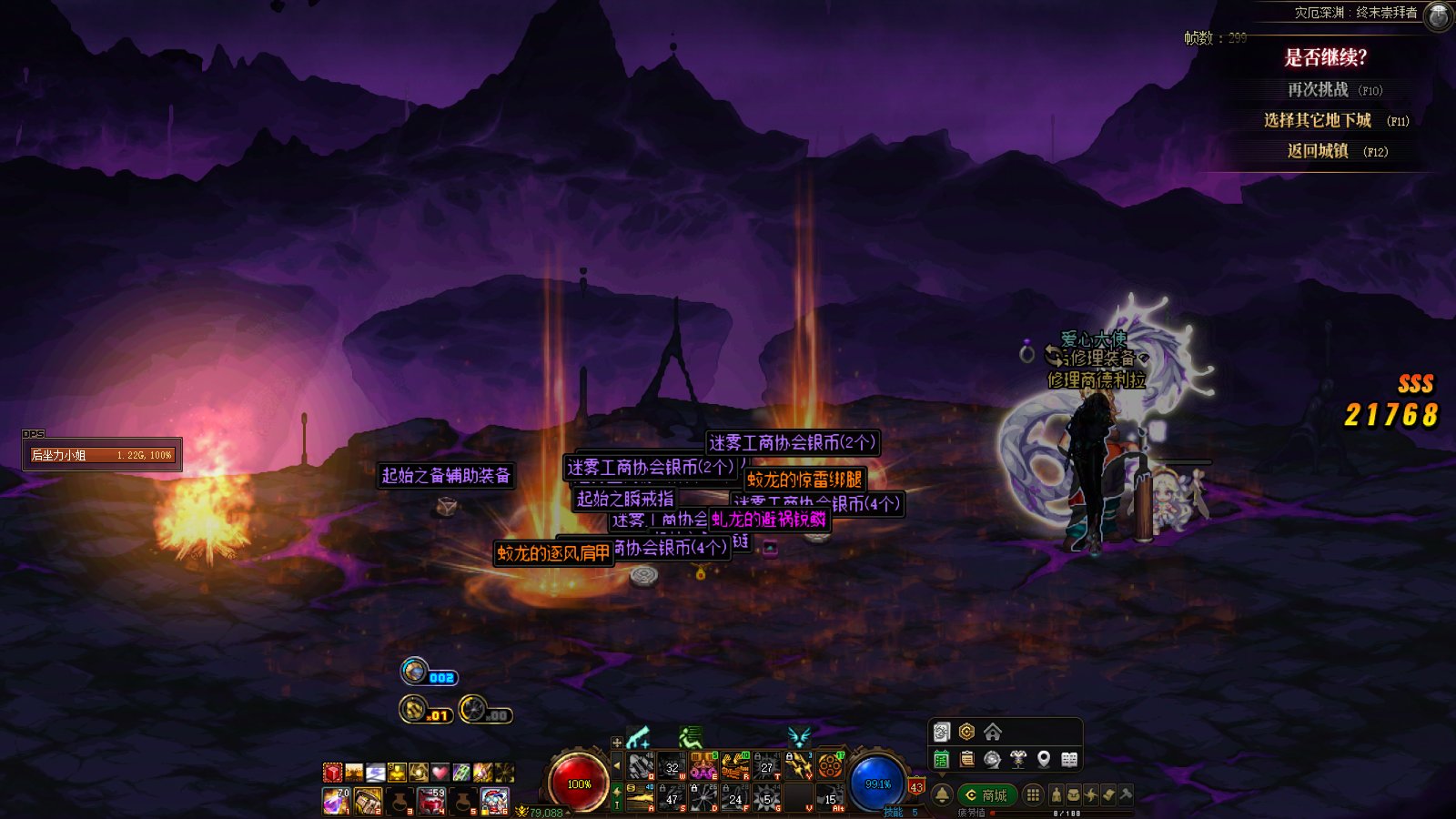Open the nine-dot grid menu button
The image size is (1456, 819).
[1033, 795]
